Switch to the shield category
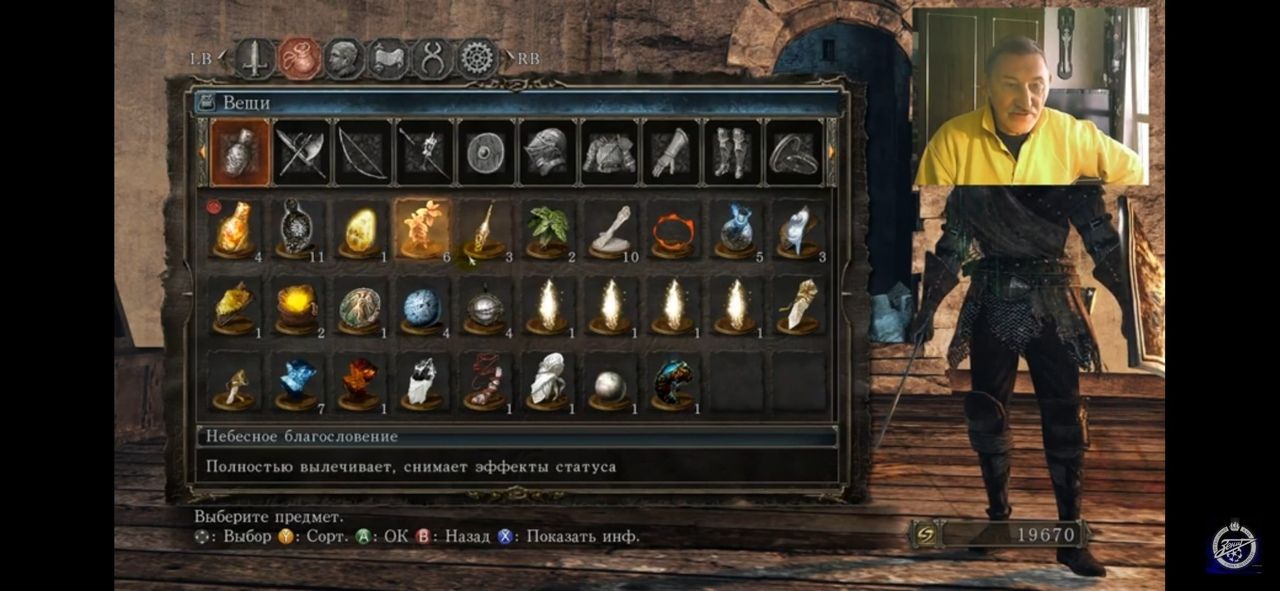Image resolution: width=1280 pixels, height=591 pixels. (485, 153)
